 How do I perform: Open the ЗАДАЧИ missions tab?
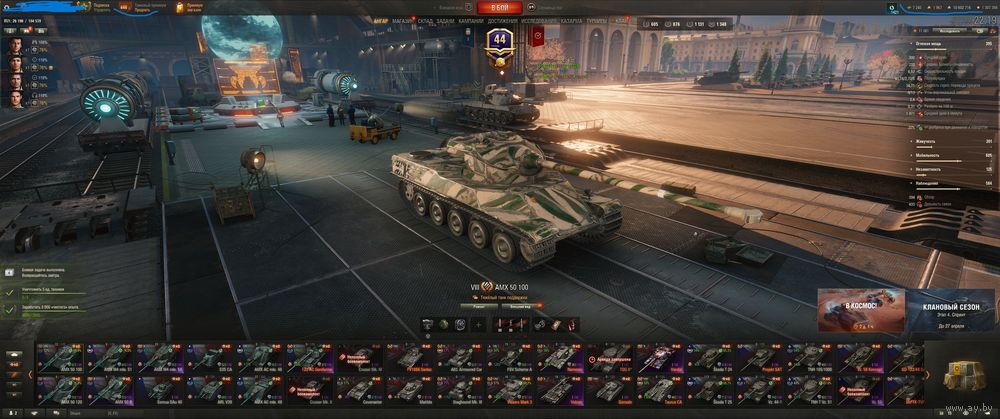(x=445, y=20)
